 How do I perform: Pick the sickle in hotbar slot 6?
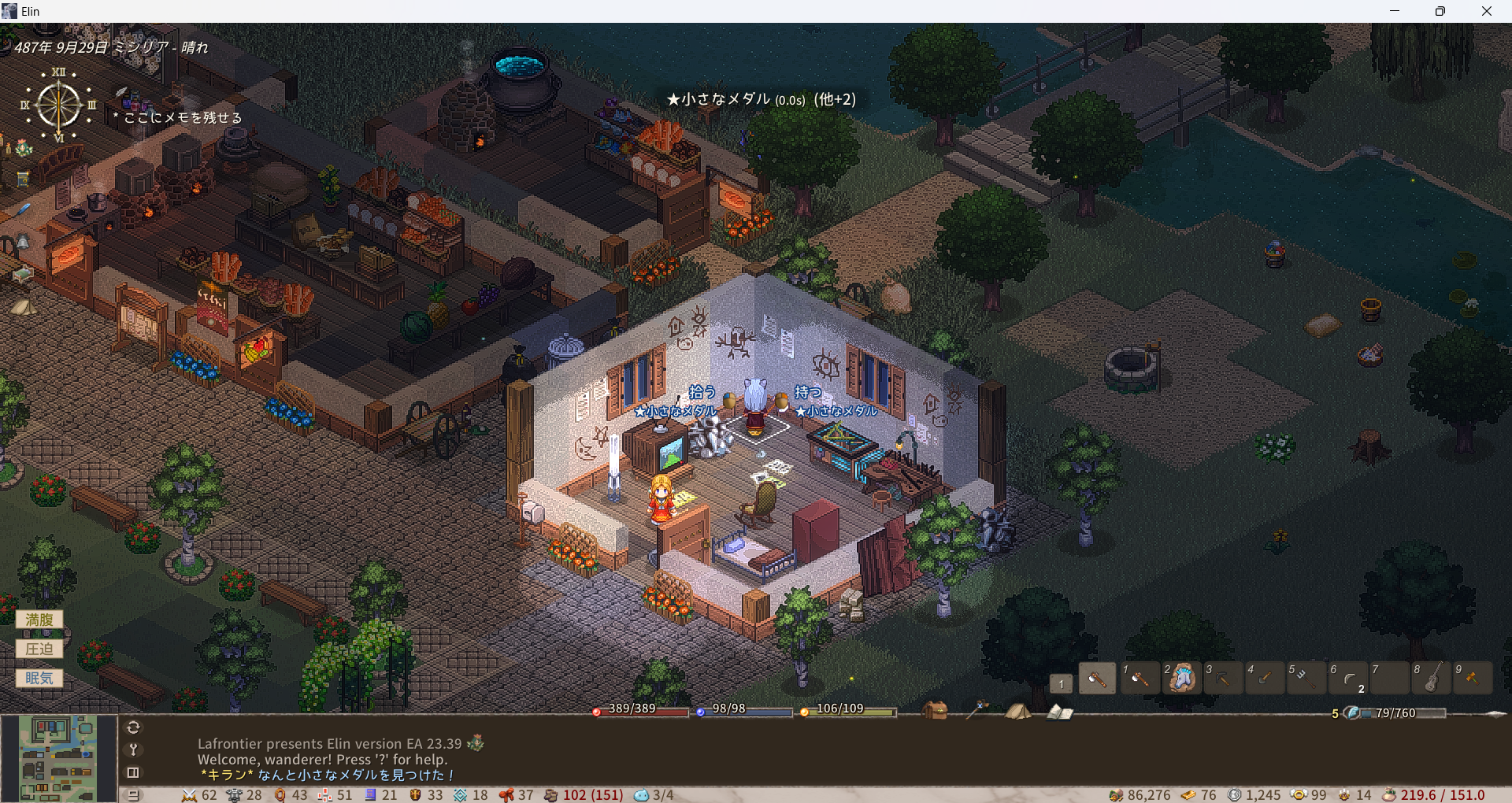tap(1348, 678)
